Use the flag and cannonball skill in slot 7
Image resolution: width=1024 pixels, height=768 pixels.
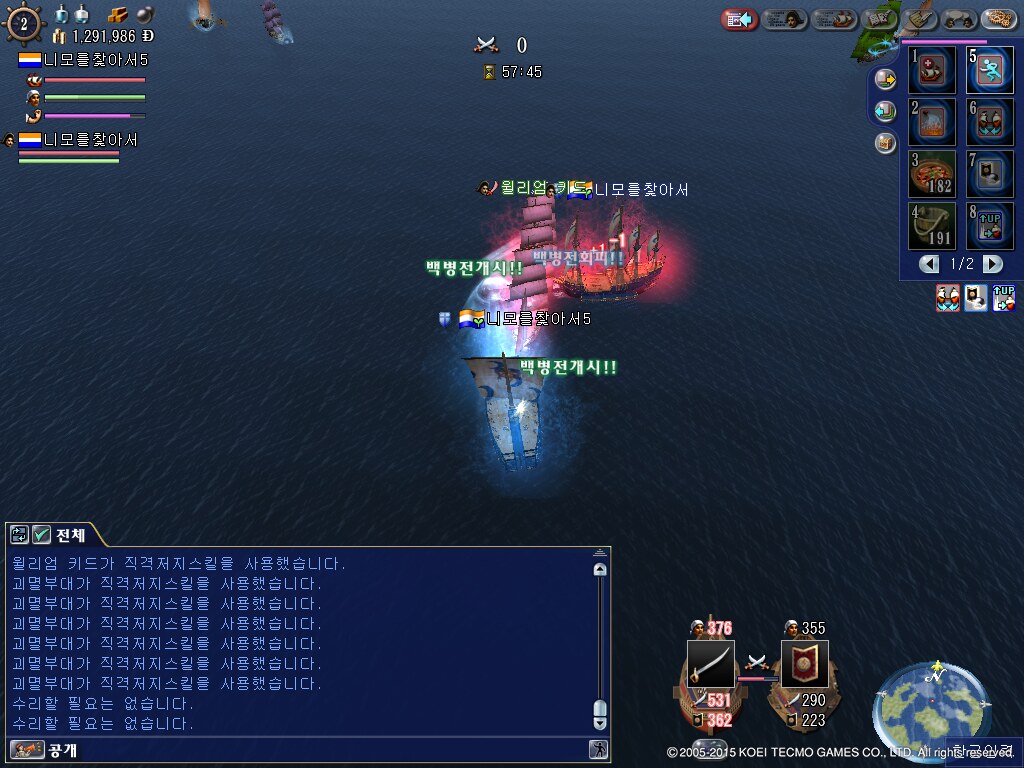tap(989, 174)
